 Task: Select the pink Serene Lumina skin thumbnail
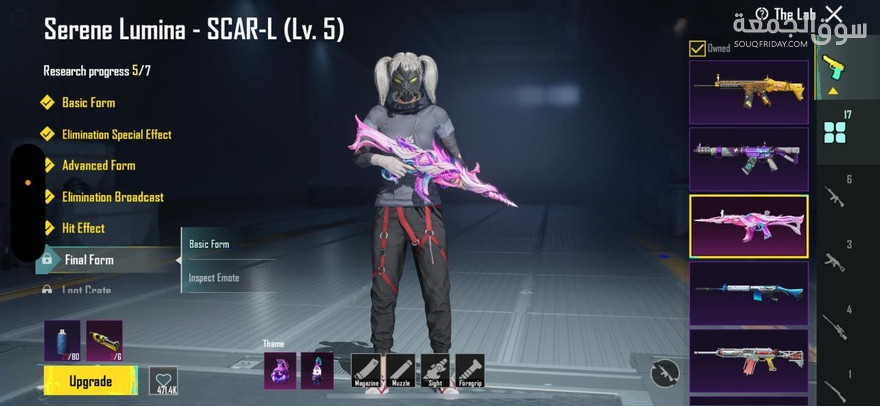(x=748, y=225)
